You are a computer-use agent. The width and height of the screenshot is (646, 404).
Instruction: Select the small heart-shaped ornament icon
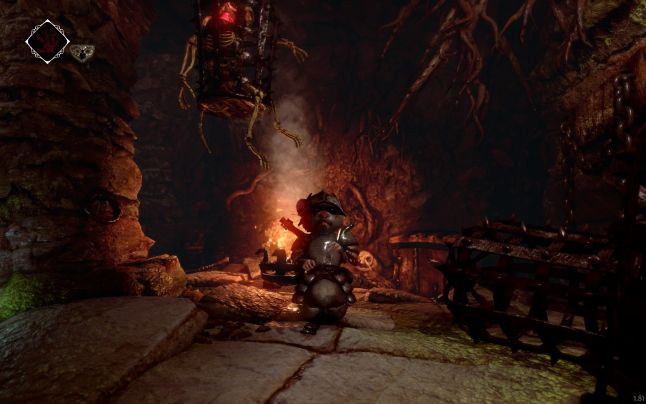[81, 52]
